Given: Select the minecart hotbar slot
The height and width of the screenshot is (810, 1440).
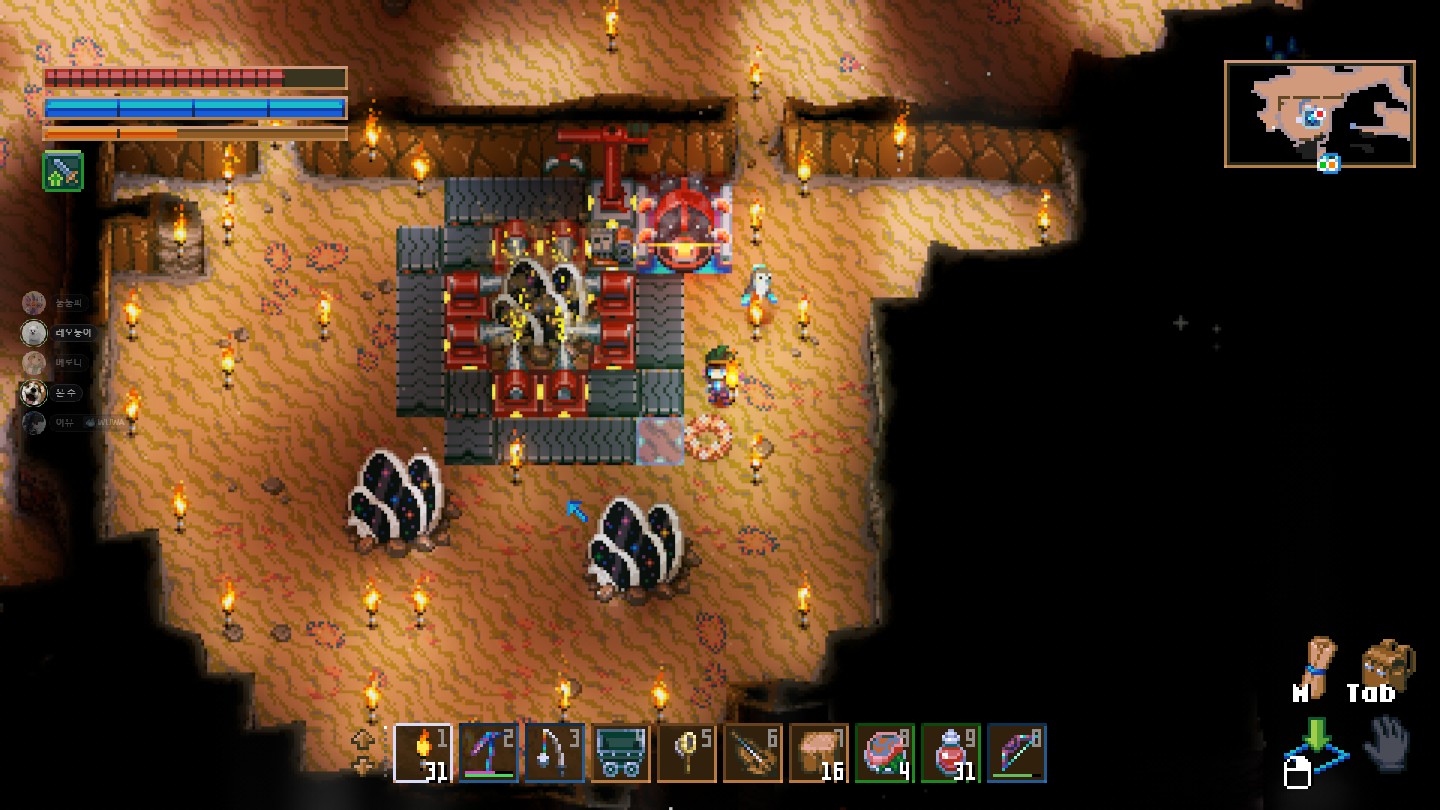Looking at the screenshot, I should coord(621,752).
